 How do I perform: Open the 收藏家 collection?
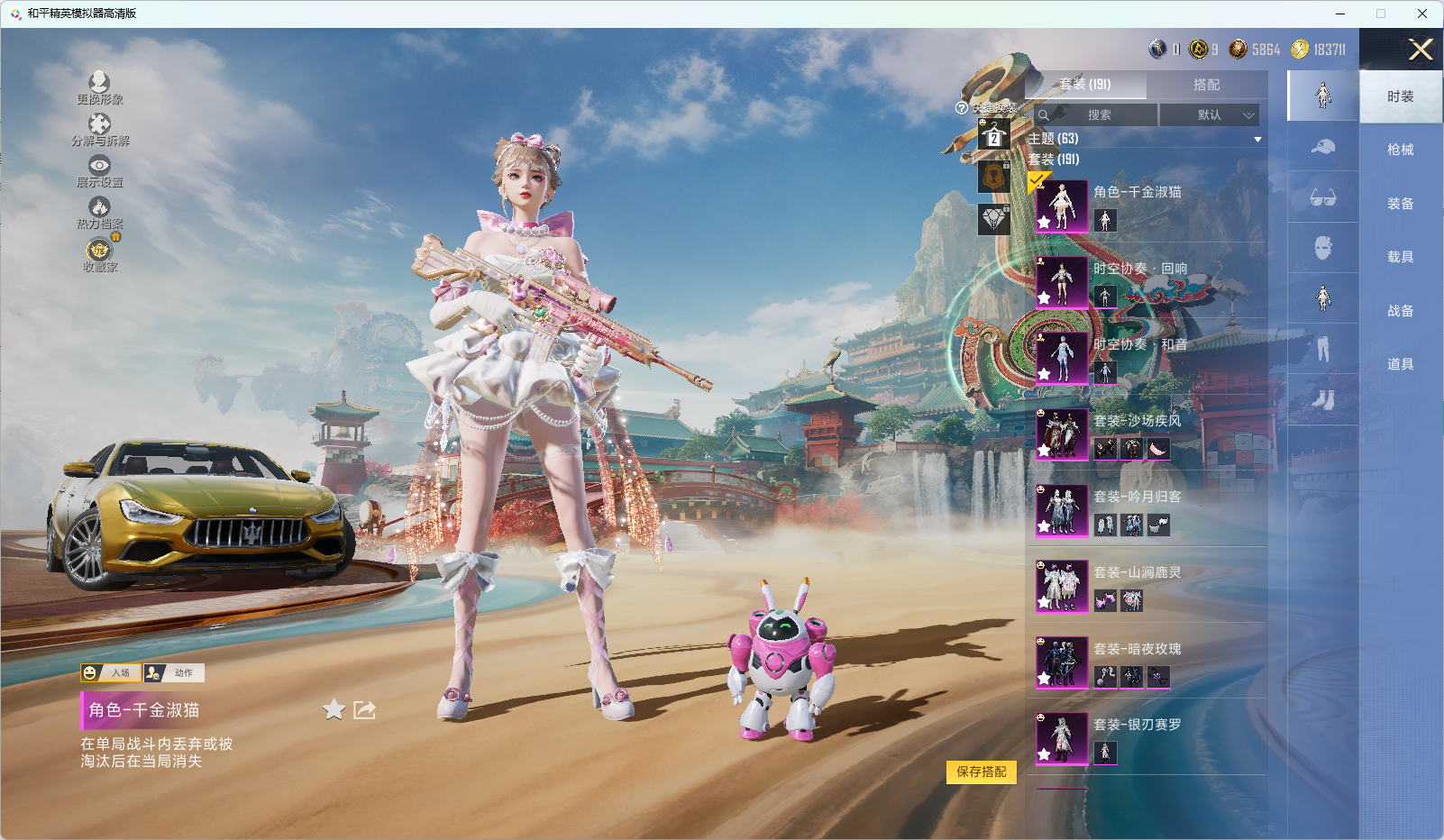(x=99, y=255)
